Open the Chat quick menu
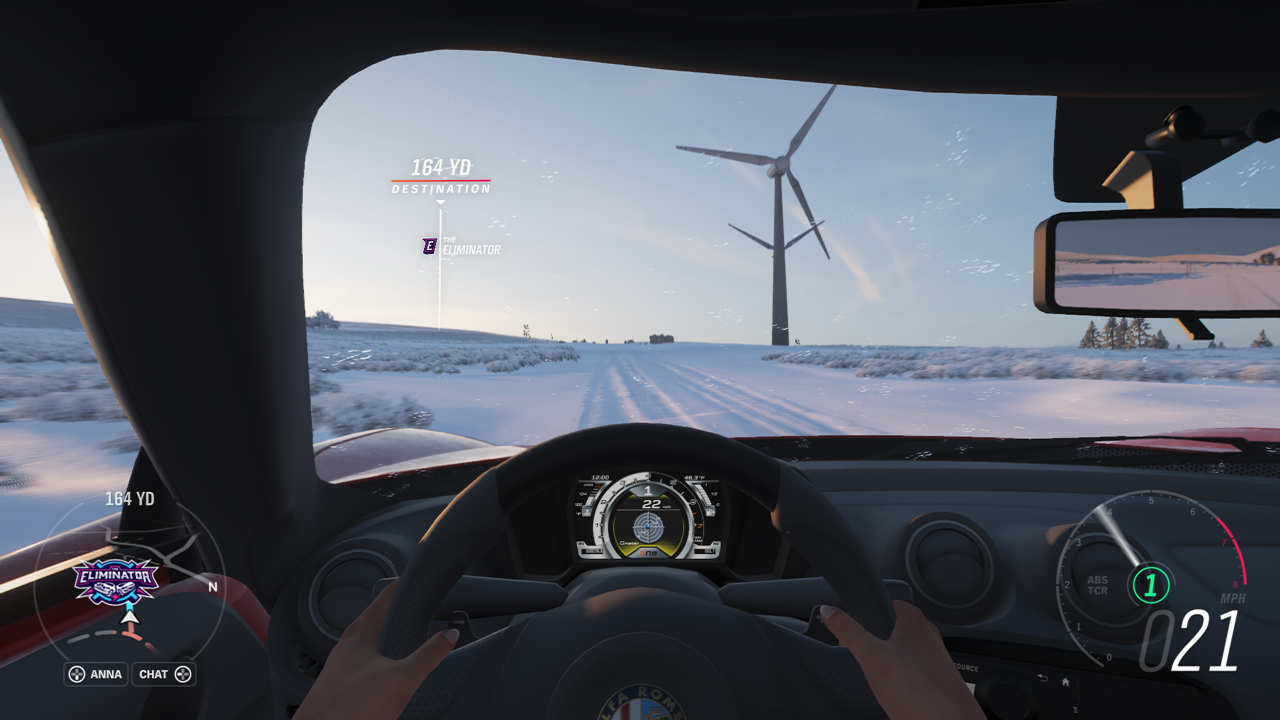The height and width of the screenshot is (720, 1280). (x=164, y=674)
